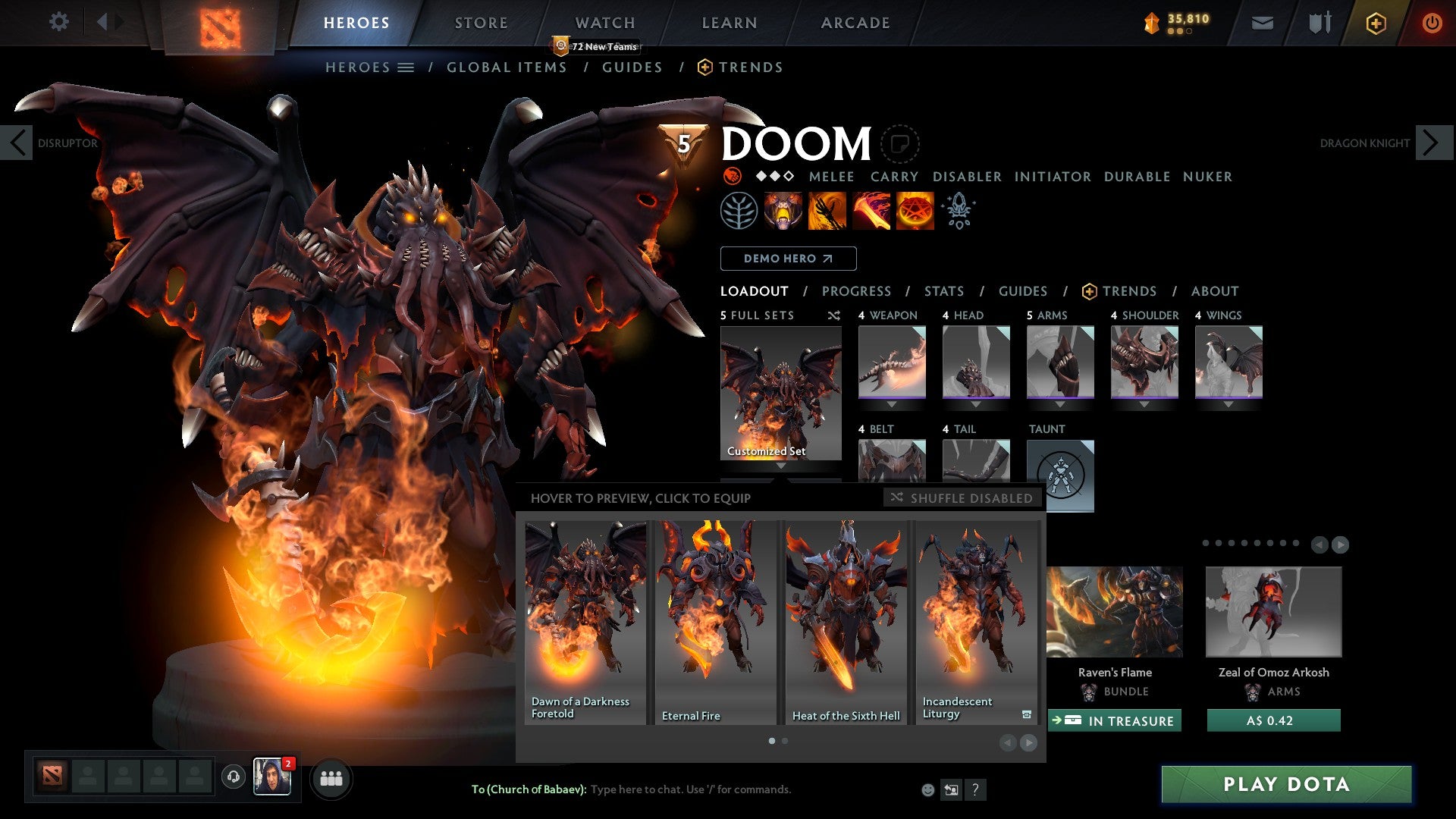Open the Heroes hamburger menu
1456x819 pixels.
pos(405,67)
